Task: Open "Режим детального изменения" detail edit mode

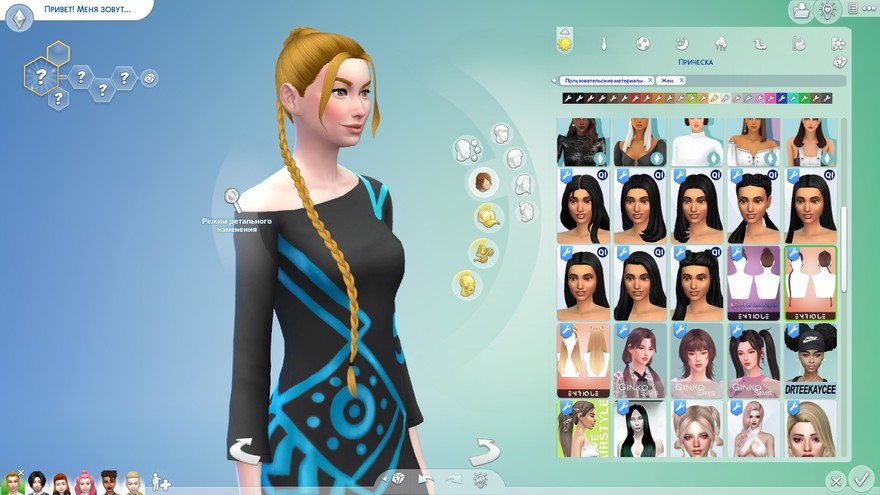Action: (231, 198)
